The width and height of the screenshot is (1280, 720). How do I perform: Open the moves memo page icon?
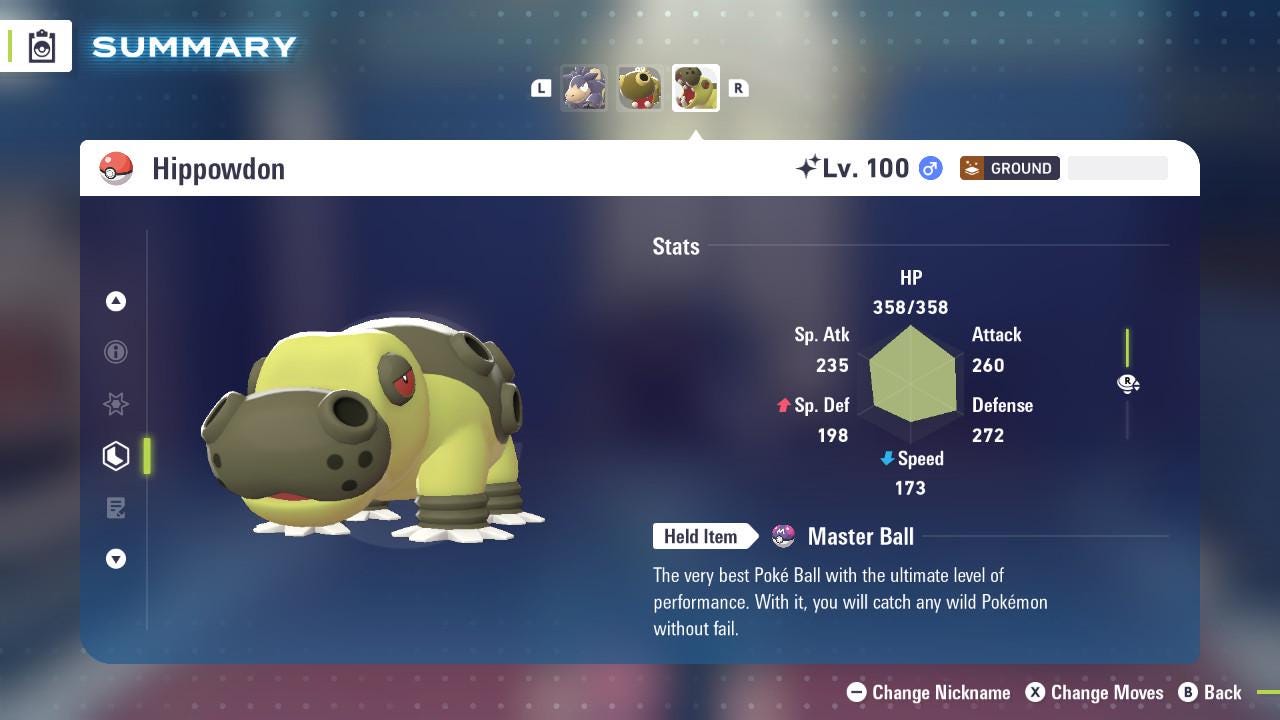click(116, 508)
